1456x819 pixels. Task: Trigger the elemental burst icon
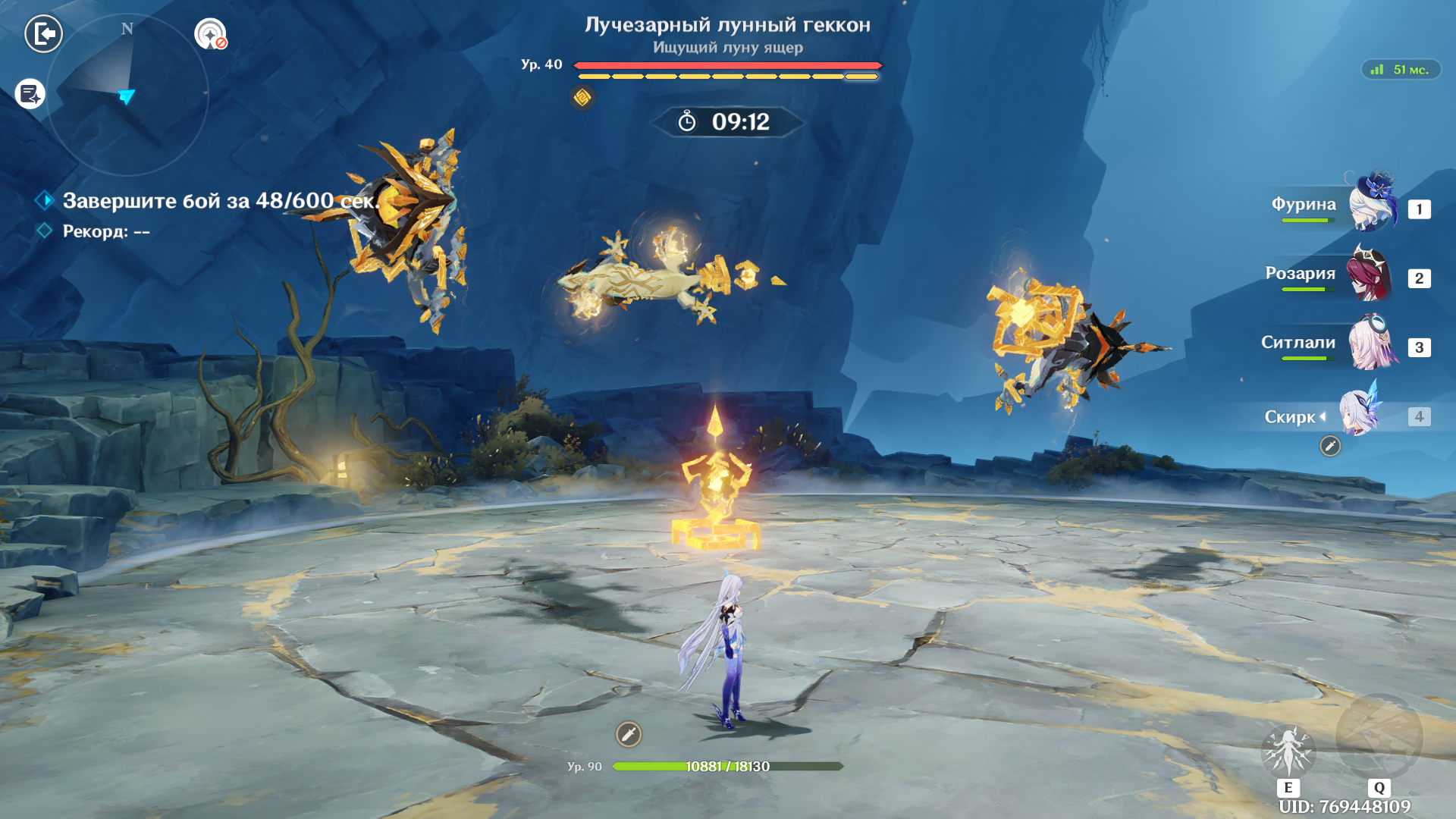(1379, 736)
